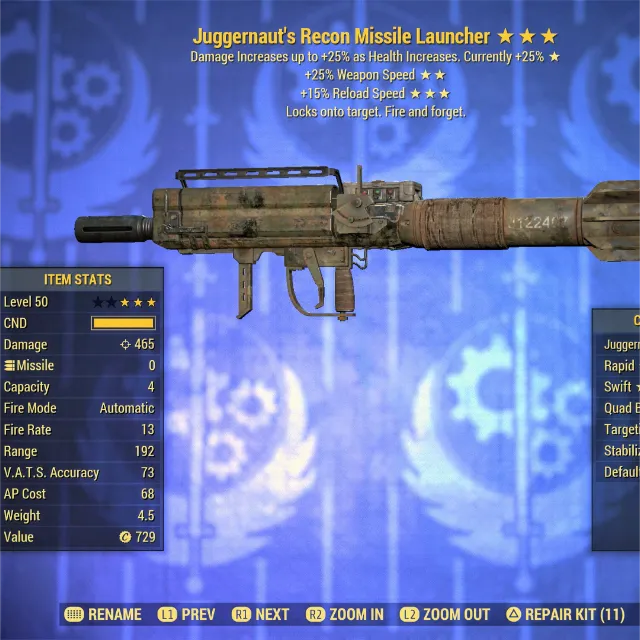Click Zoom Out in the bottom bar

(x=445, y=614)
